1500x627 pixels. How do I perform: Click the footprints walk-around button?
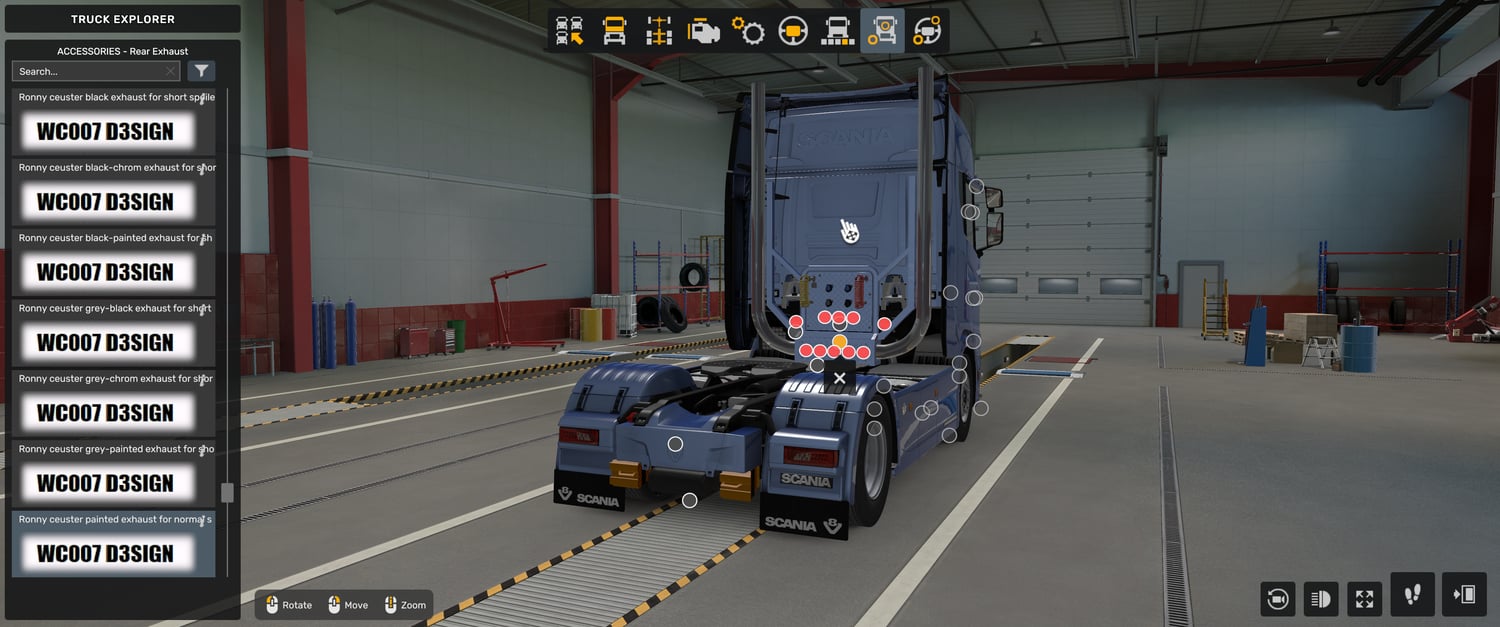pos(1412,595)
